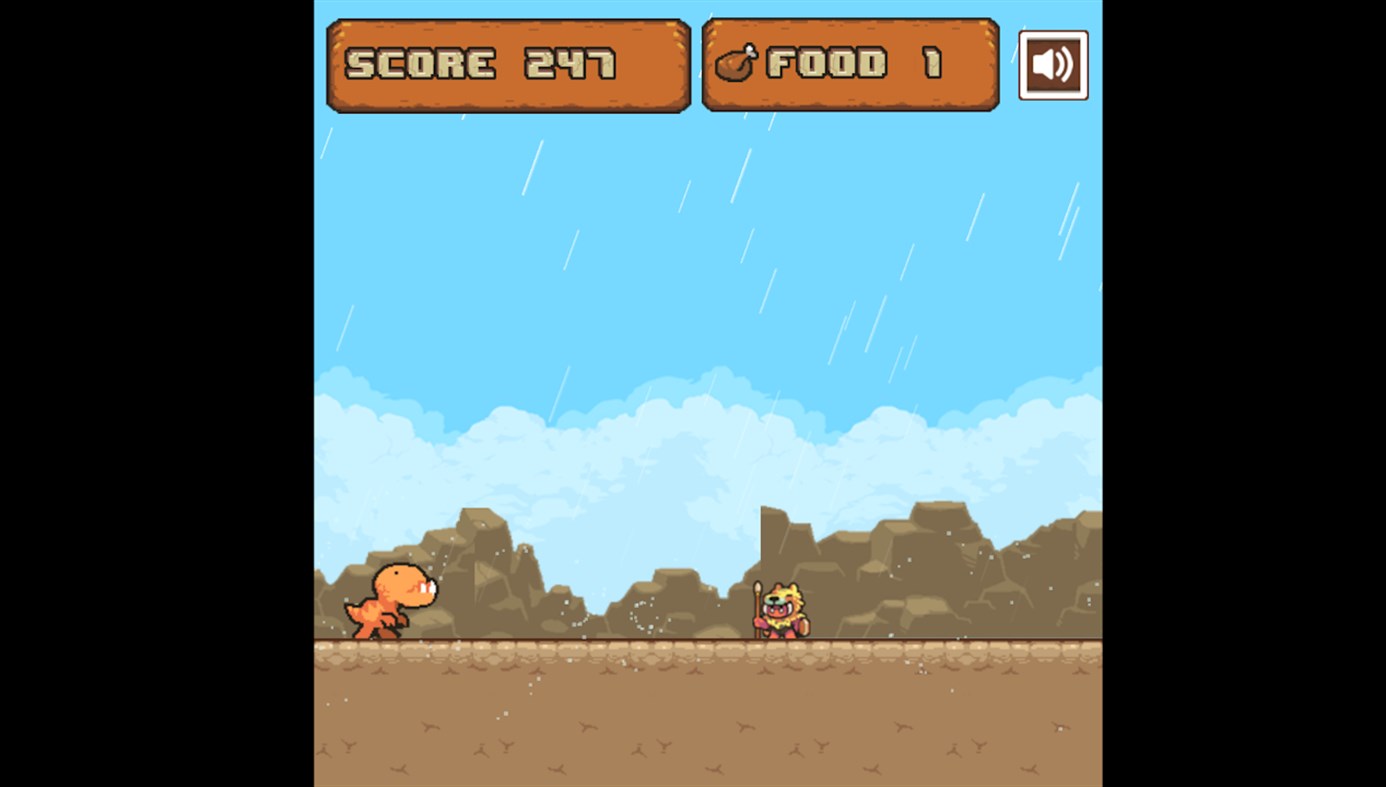
Task: Select the orange dinosaur sprite
Action: pos(390,600)
